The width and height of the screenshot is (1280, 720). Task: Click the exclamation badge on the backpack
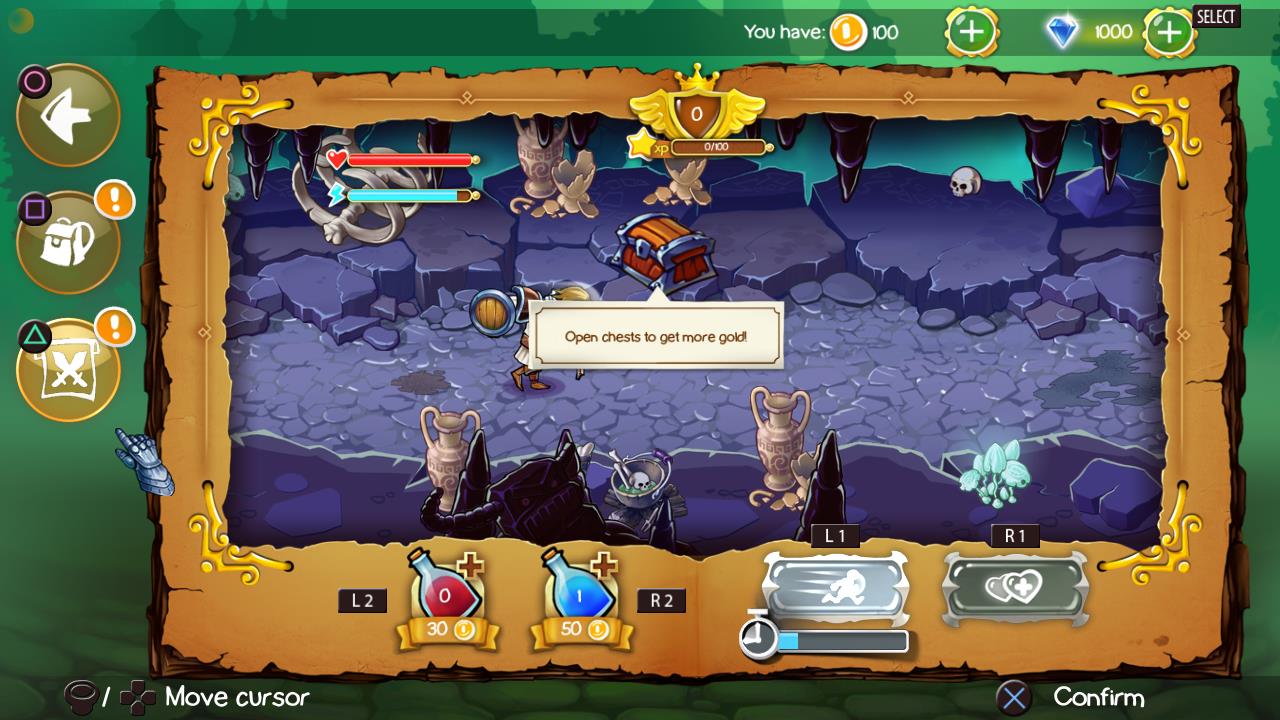113,201
